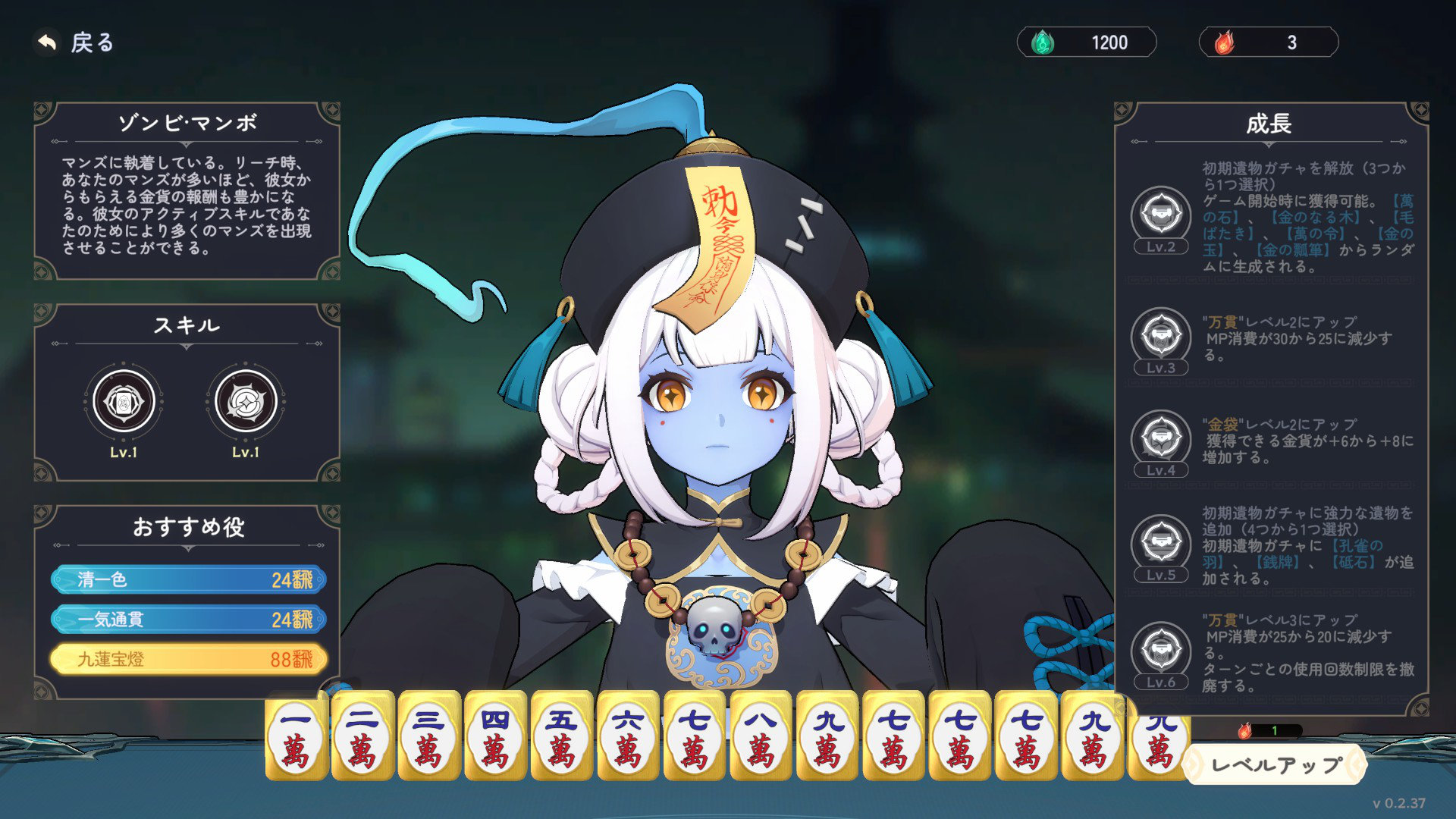1456x819 pixels.
Task: Click the レベルアップ level up button
Action: coord(1276,764)
